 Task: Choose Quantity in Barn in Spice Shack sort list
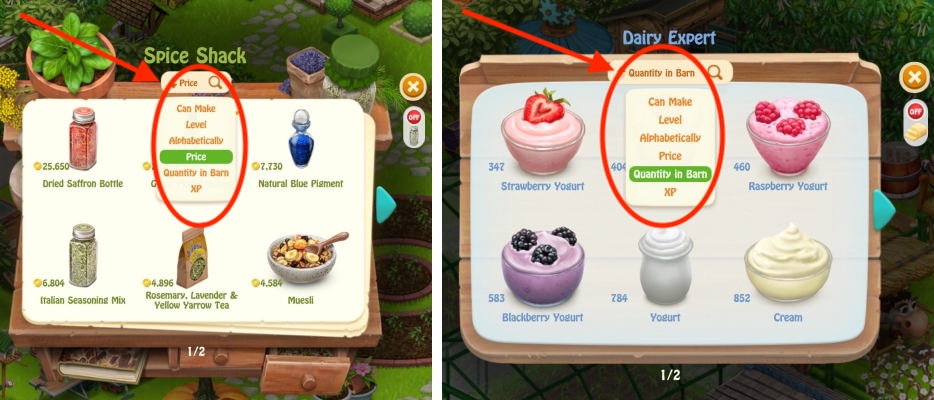pyautogui.click(x=196, y=172)
